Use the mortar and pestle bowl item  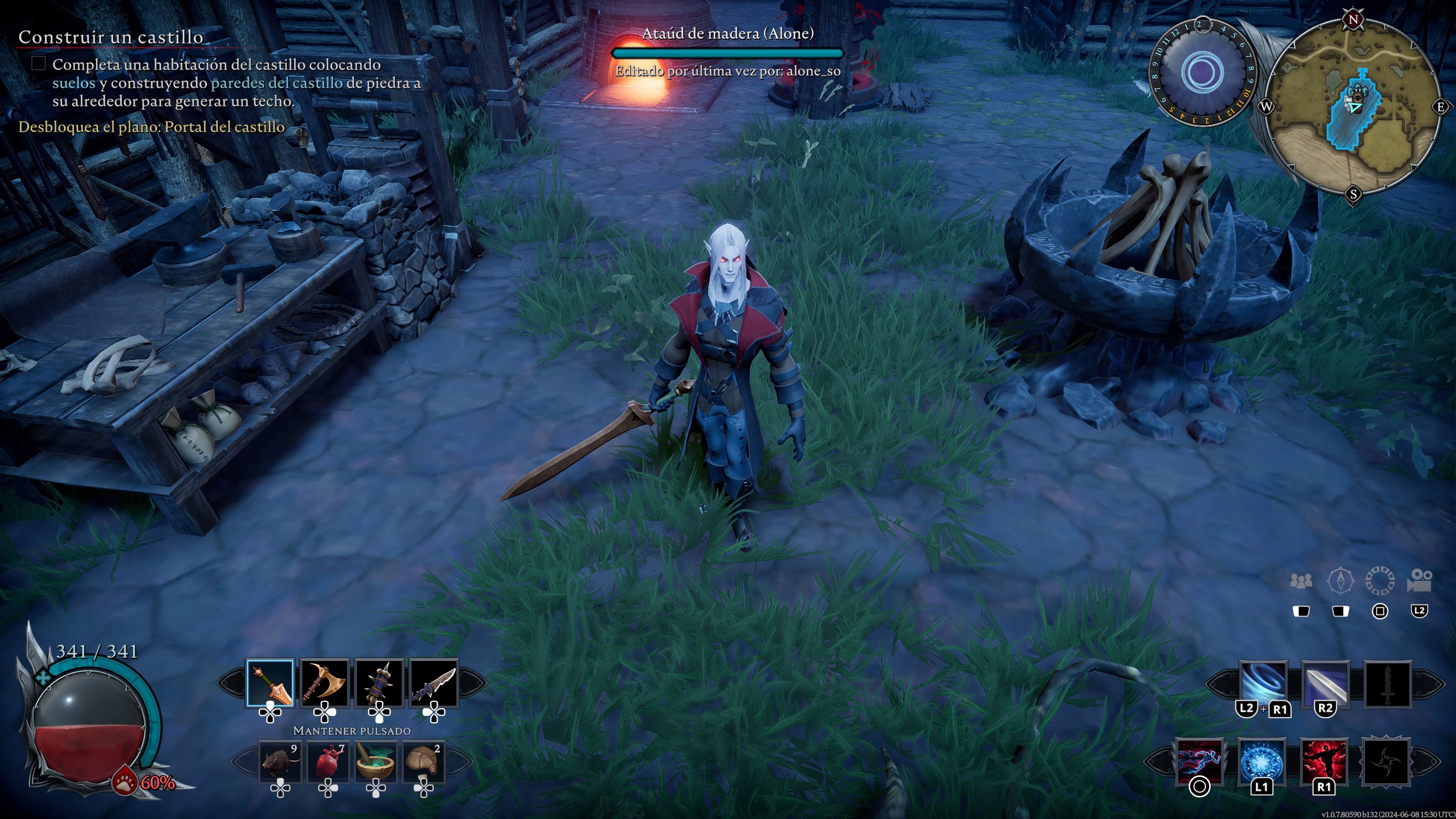tap(376, 761)
